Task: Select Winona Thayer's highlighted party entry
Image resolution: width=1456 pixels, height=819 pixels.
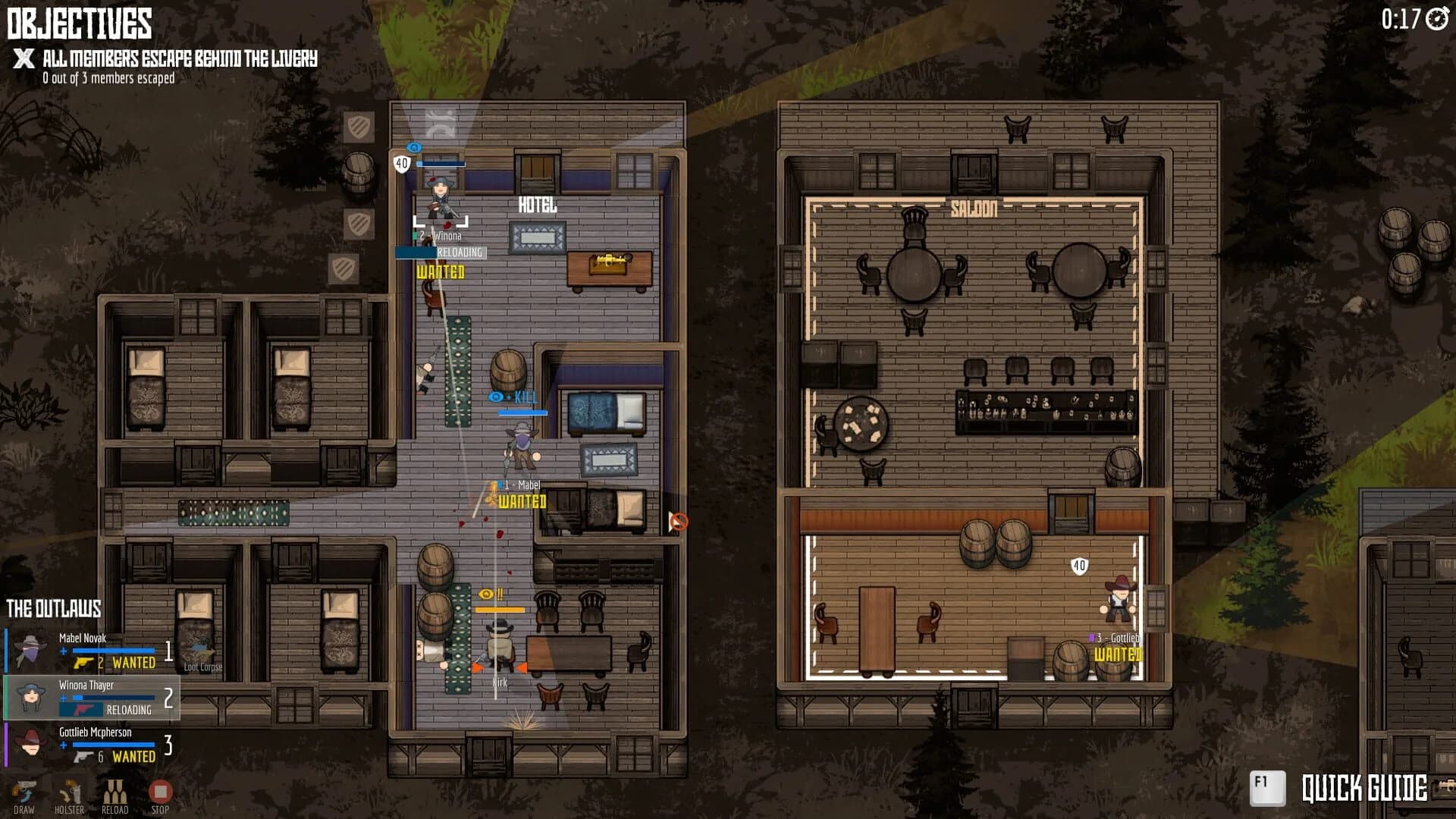Action: [x=91, y=698]
